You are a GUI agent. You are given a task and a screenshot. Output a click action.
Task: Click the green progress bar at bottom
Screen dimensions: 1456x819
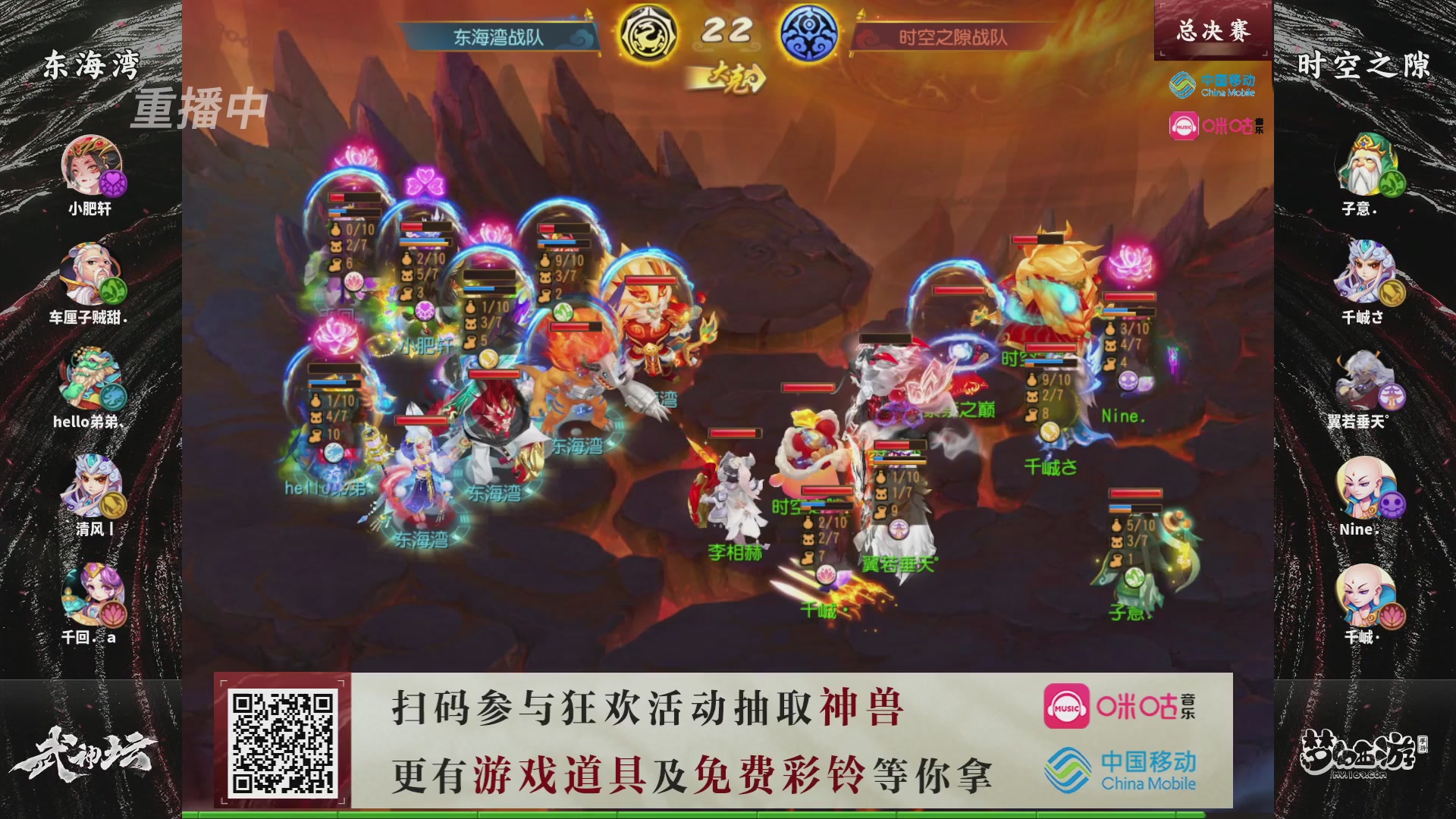(728, 814)
